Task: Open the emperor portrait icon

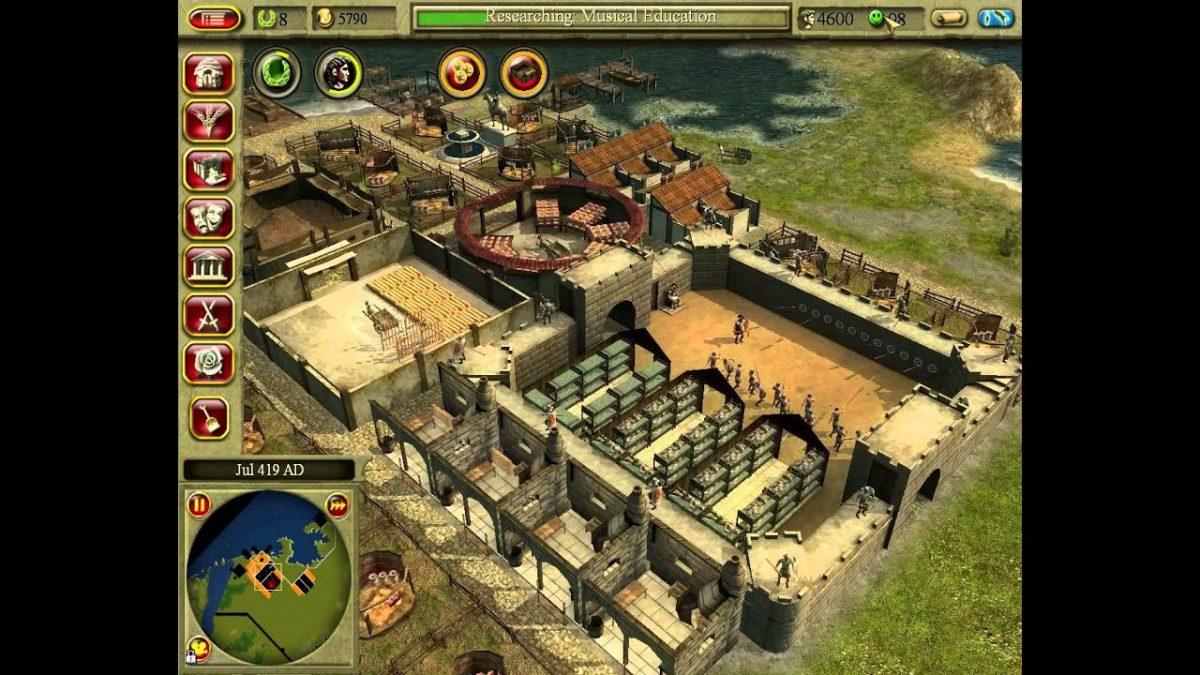Action: 338,71
